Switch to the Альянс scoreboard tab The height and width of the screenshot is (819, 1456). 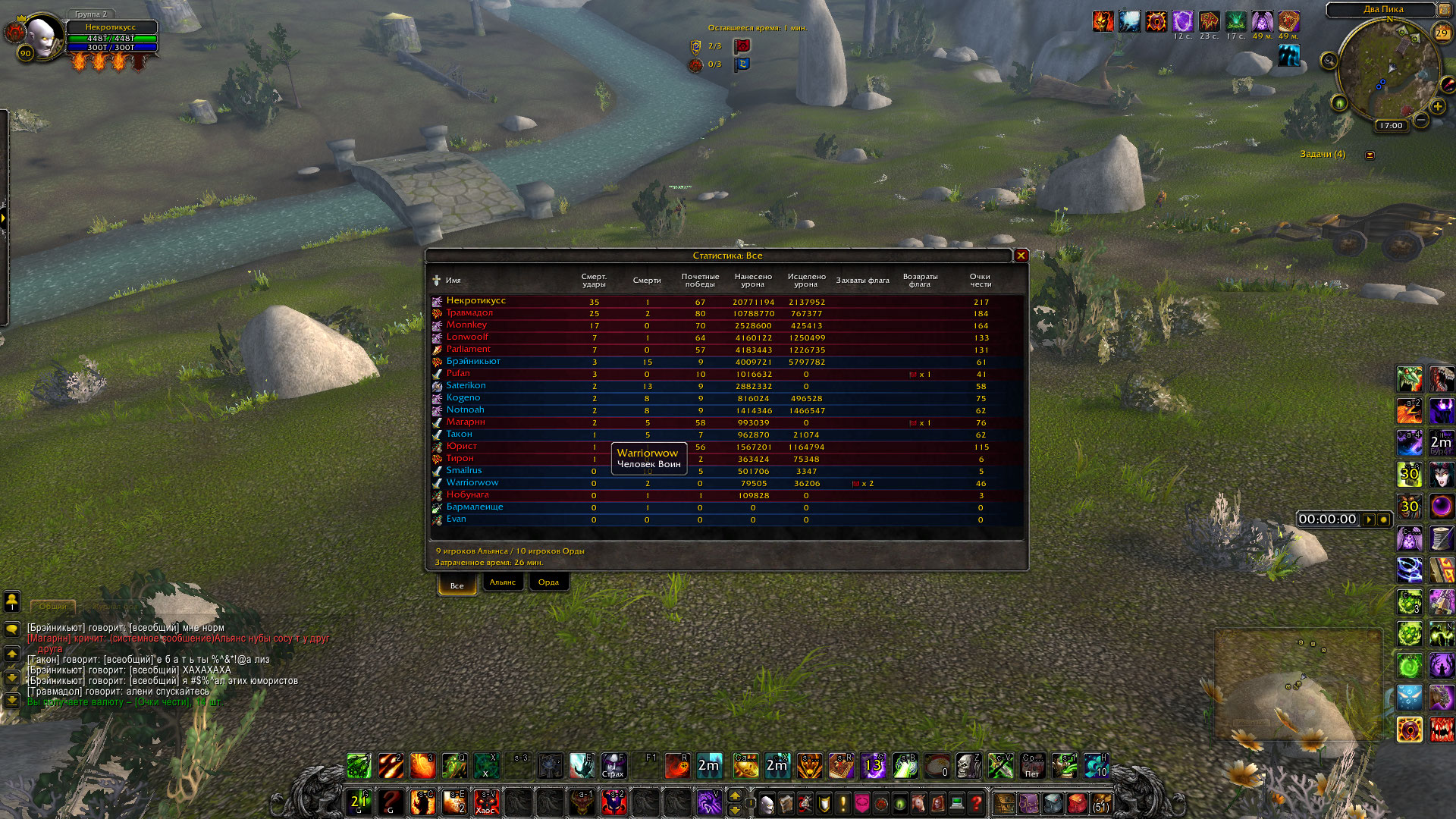502,582
